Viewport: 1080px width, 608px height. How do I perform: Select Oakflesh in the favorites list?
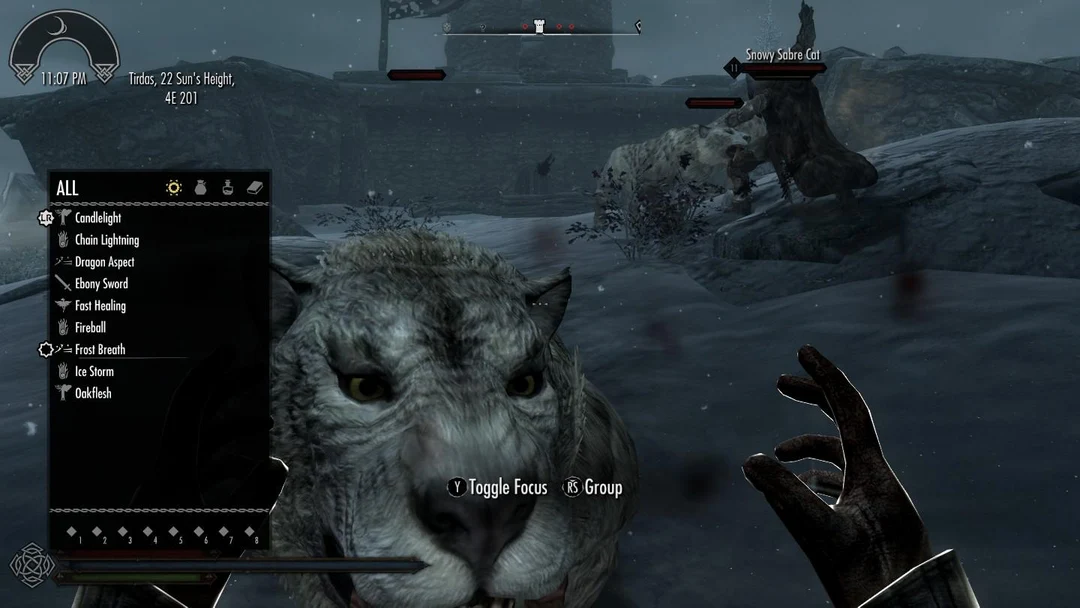click(x=93, y=394)
